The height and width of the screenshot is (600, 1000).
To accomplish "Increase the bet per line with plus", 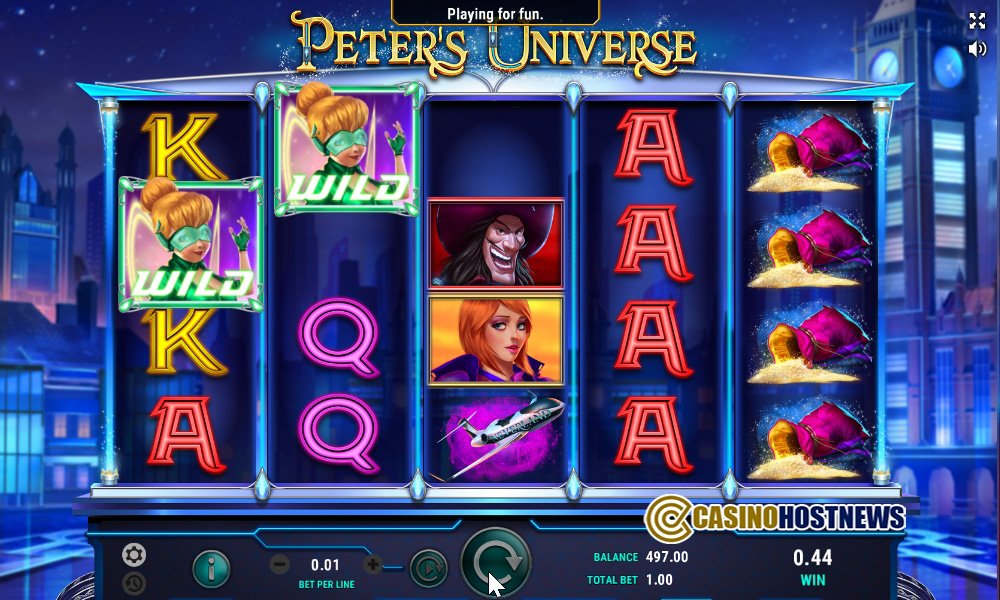I will [373, 564].
